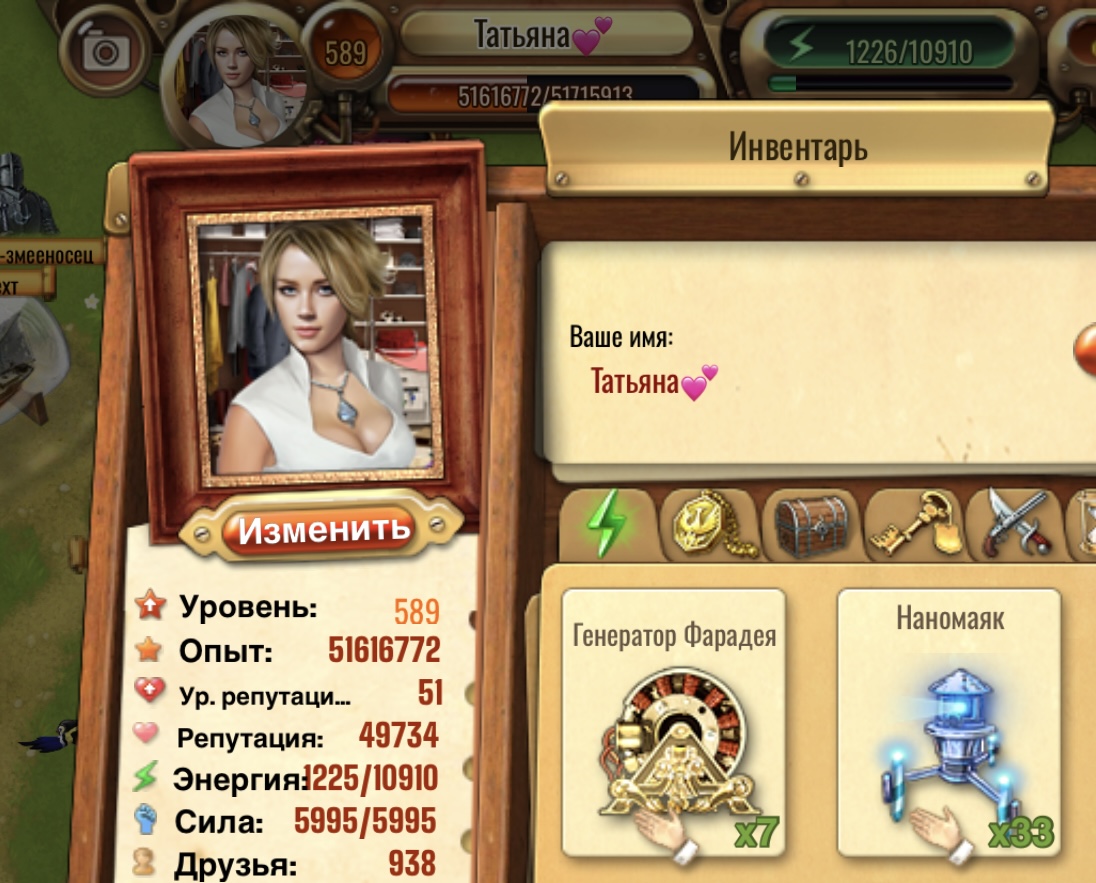Select the Генератор Фарадея item card
The height and width of the screenshot is (883, 1096).
(673, 723)
